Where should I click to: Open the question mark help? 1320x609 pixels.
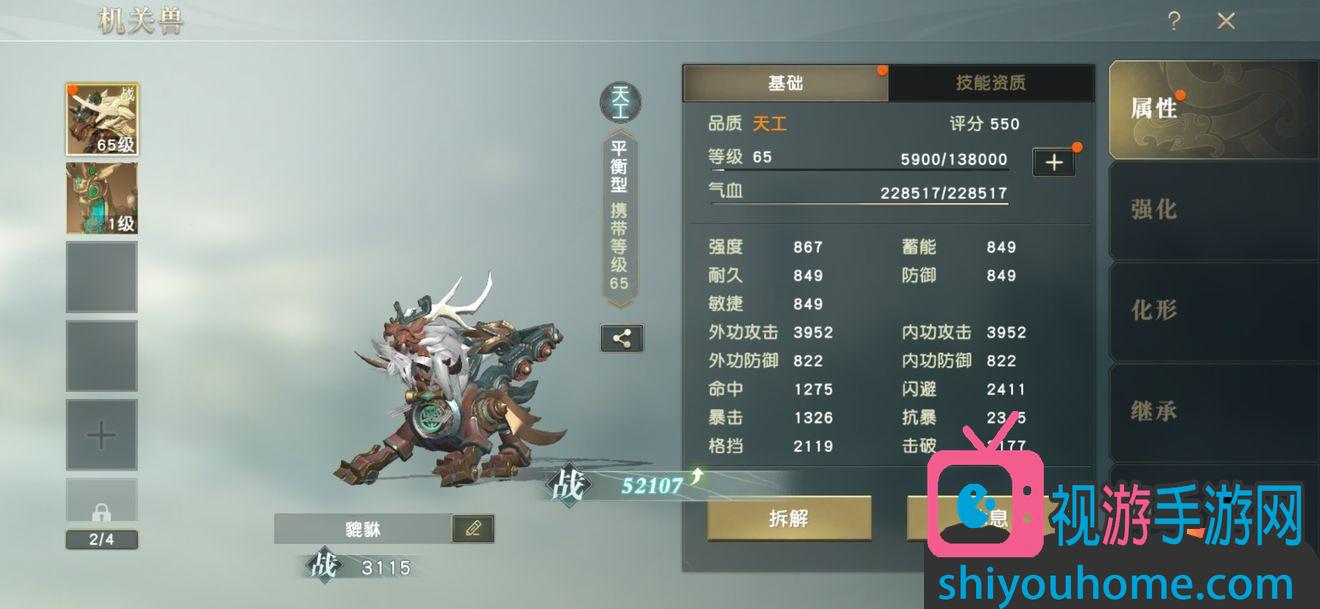coord(1174,21)
